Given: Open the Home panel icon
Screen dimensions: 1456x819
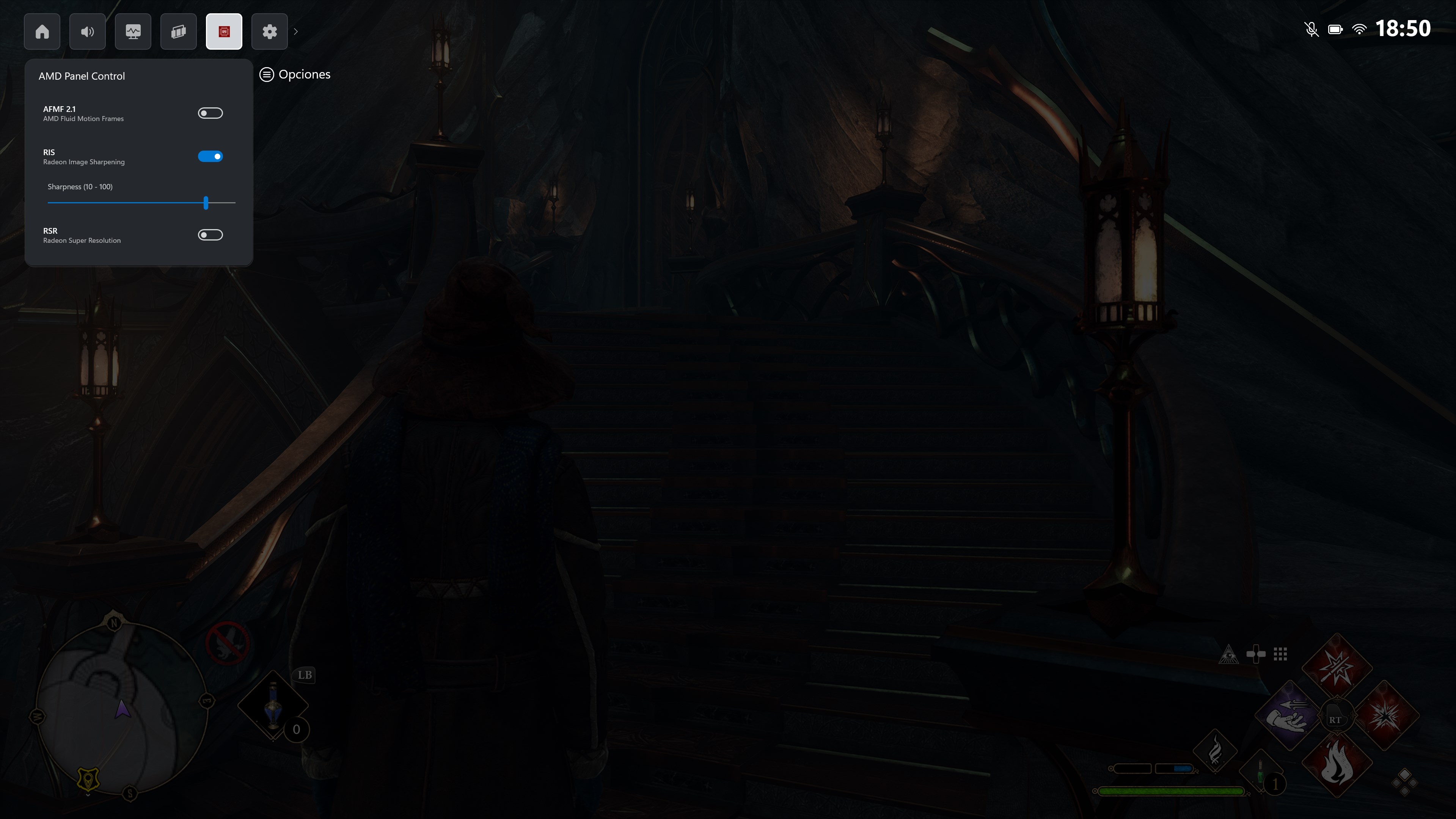Looking at the screenshot, I should click(42, 31).
